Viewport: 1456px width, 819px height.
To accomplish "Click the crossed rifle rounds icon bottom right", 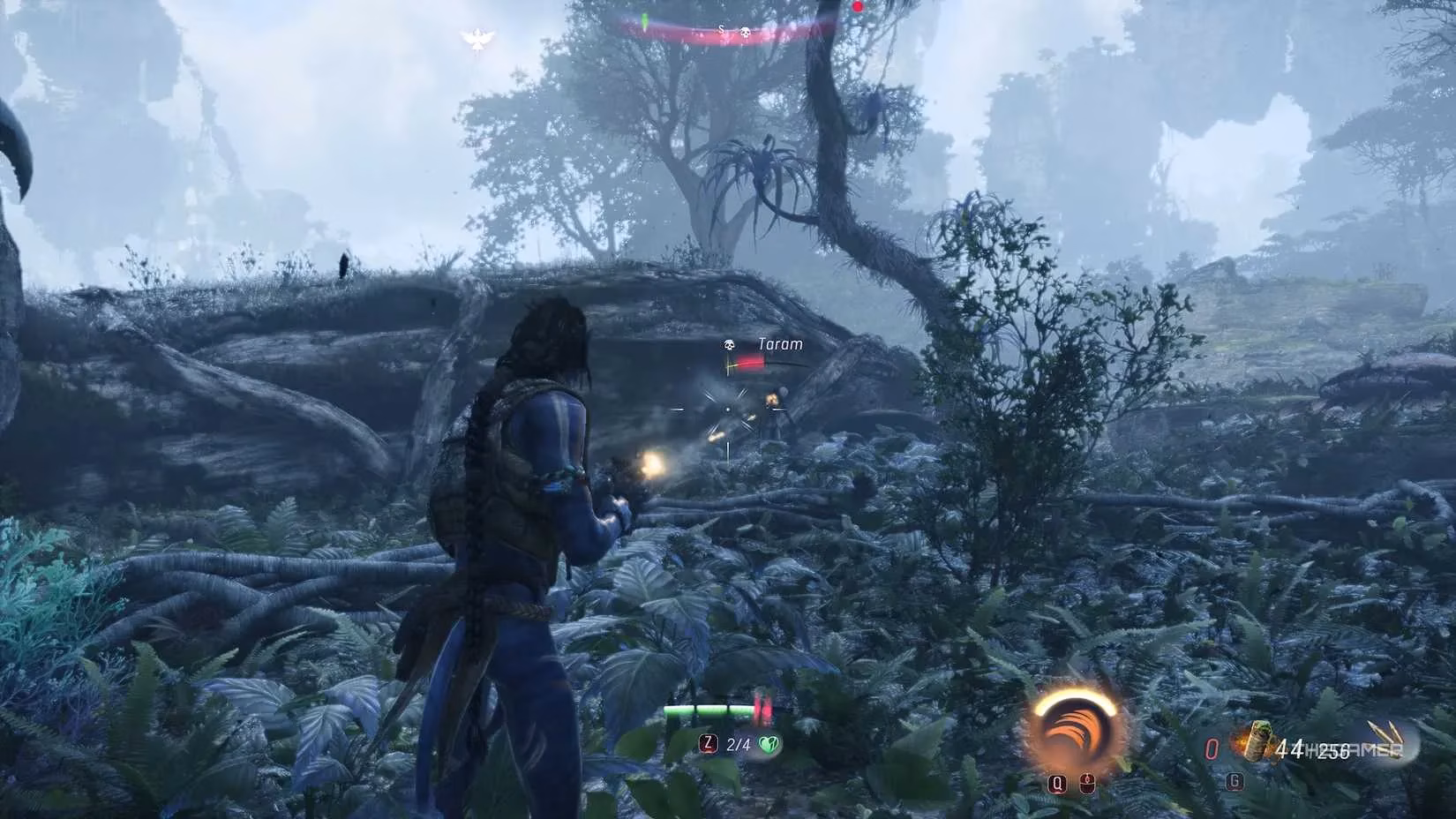I will point(1385,734).
